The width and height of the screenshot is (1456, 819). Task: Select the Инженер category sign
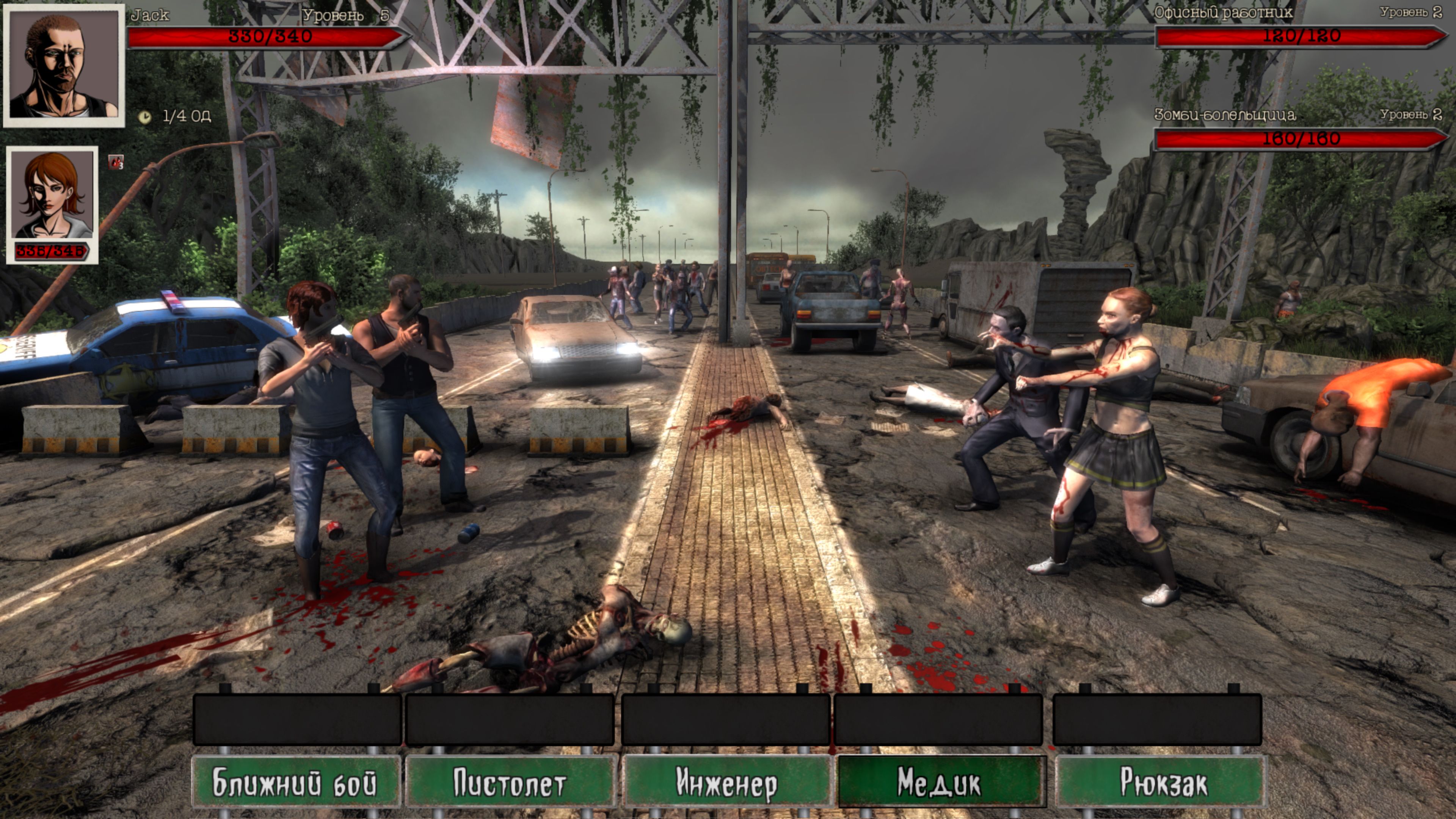point(728,784)
